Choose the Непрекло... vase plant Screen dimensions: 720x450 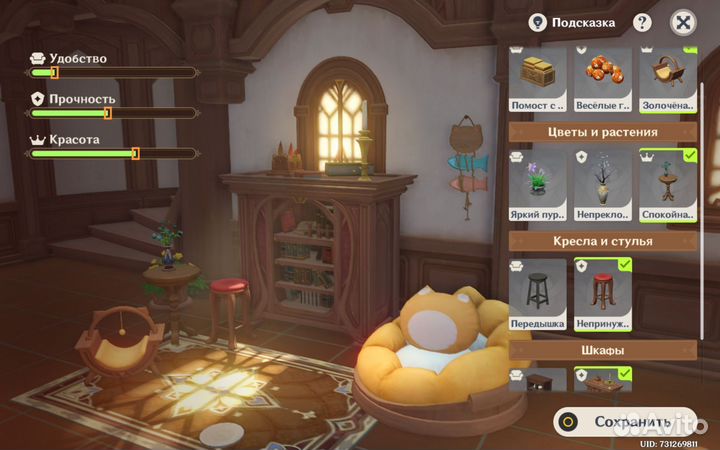coord(604,186)
